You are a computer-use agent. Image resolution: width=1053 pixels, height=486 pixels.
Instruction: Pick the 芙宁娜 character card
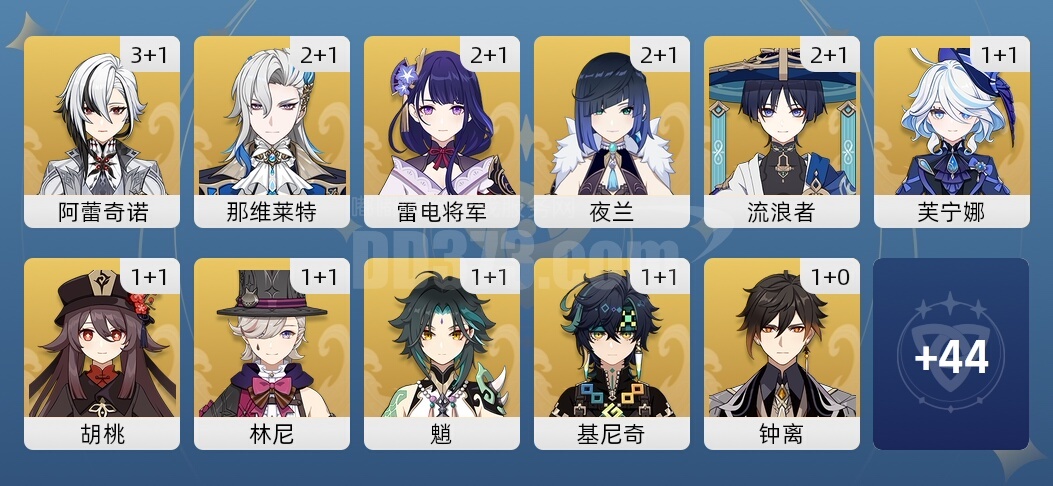952,132
